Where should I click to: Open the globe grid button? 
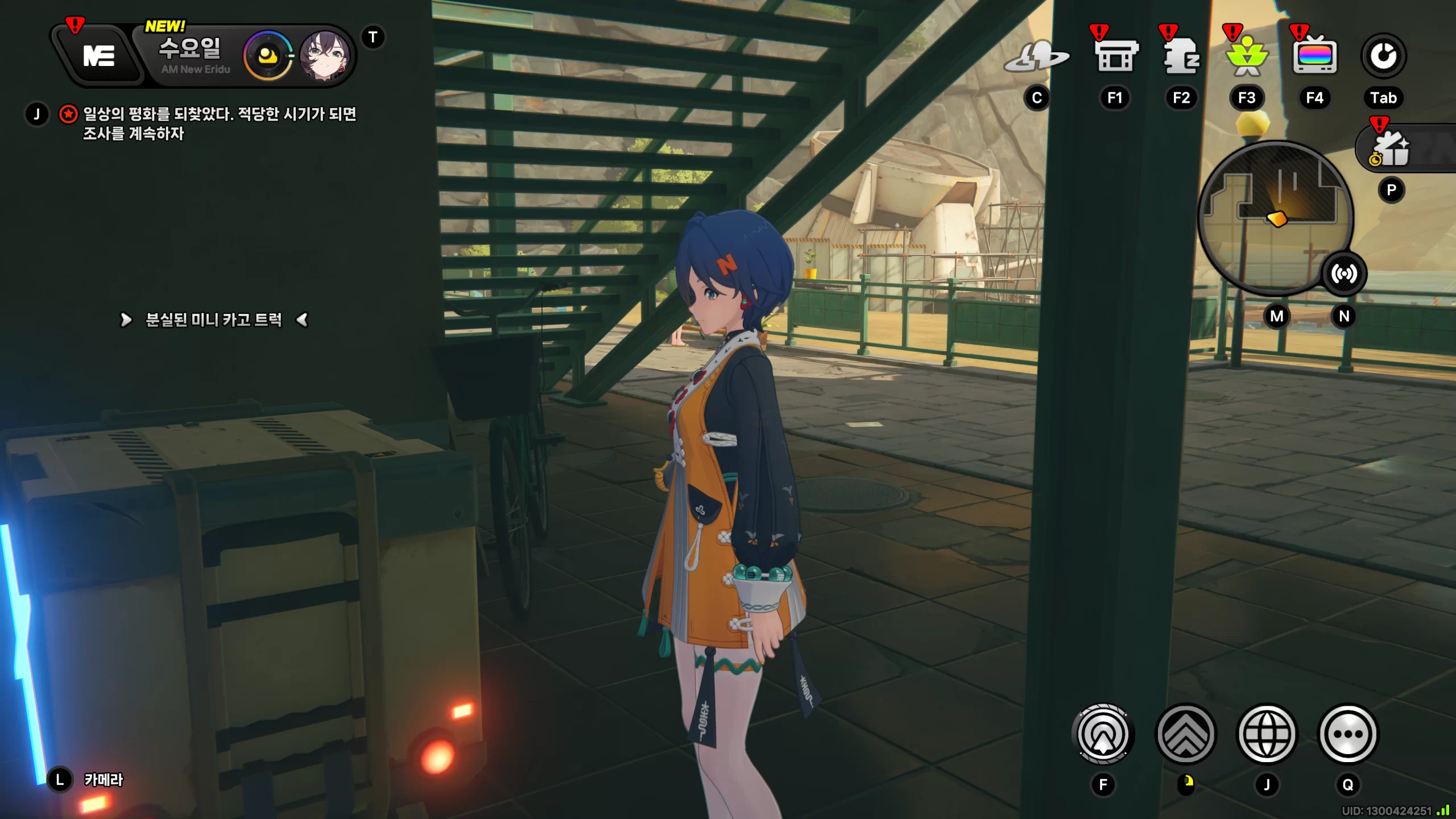1267,734
